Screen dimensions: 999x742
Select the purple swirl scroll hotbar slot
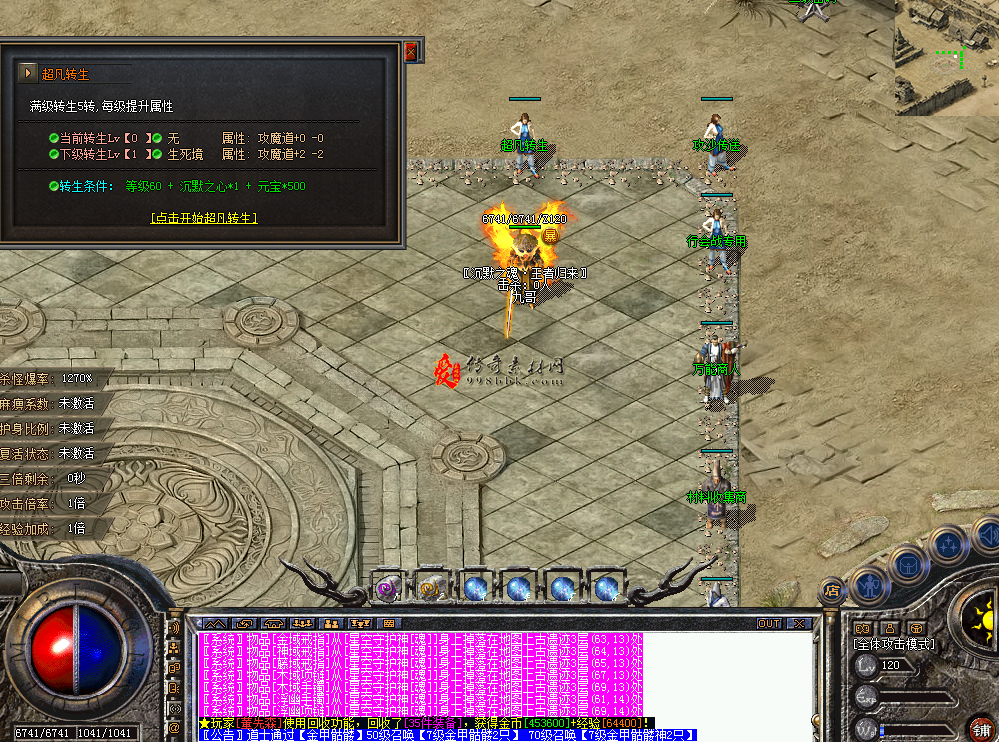click(x=387, y=588)
